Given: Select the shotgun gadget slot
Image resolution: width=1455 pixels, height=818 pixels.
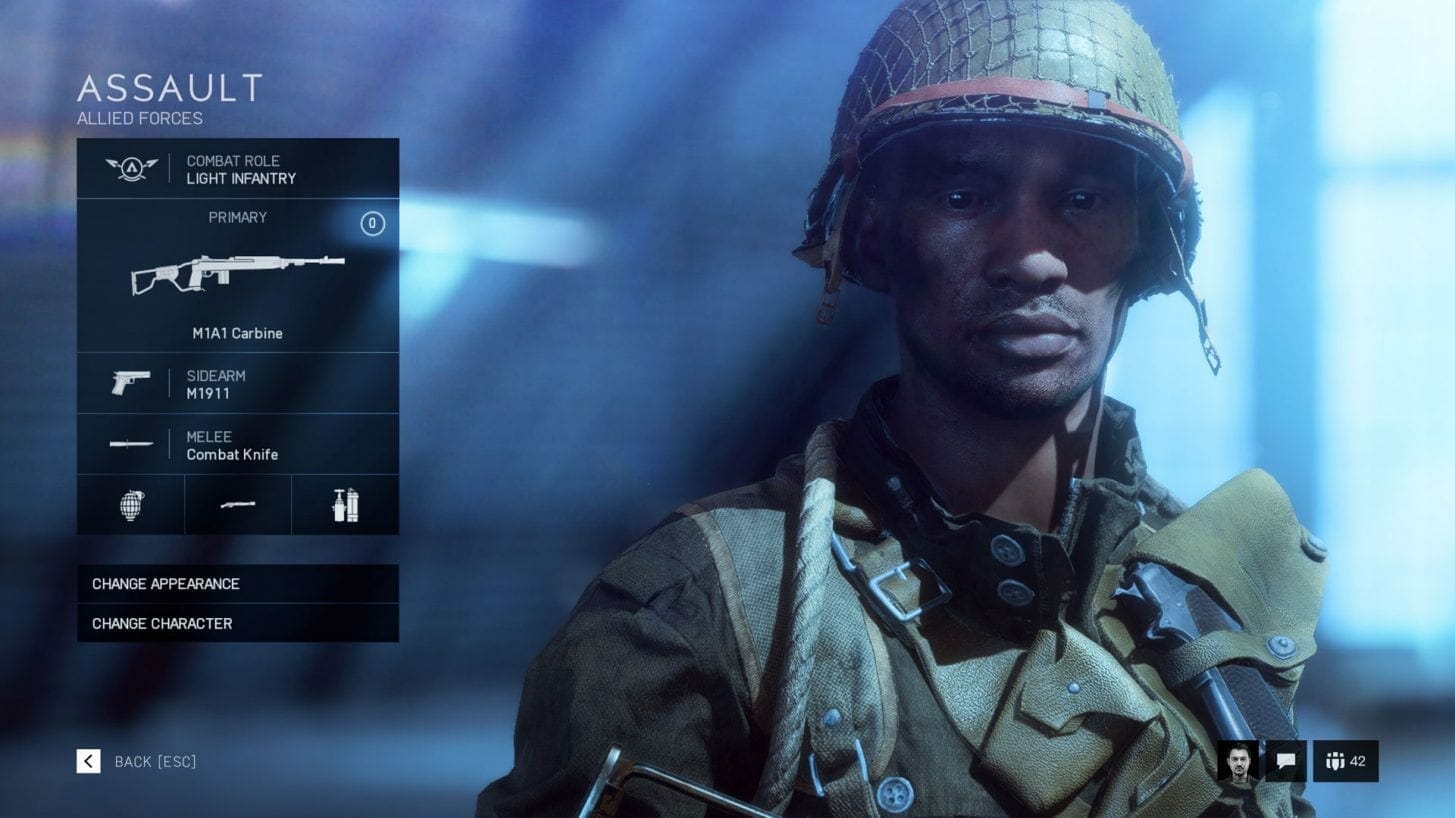Looking at the screenshot, I should coord(237,505).
